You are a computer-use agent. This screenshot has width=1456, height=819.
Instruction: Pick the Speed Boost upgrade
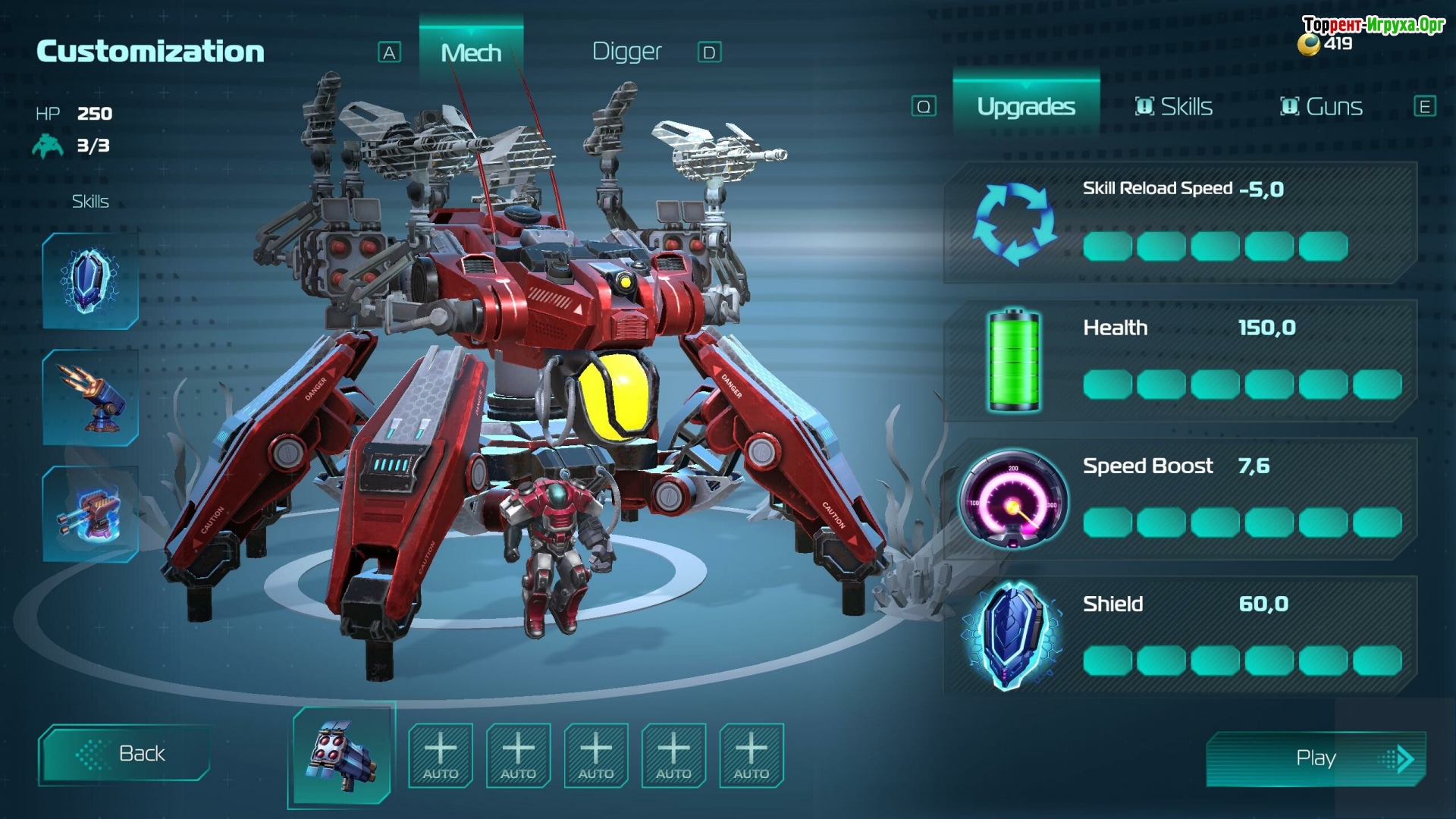1179,499
